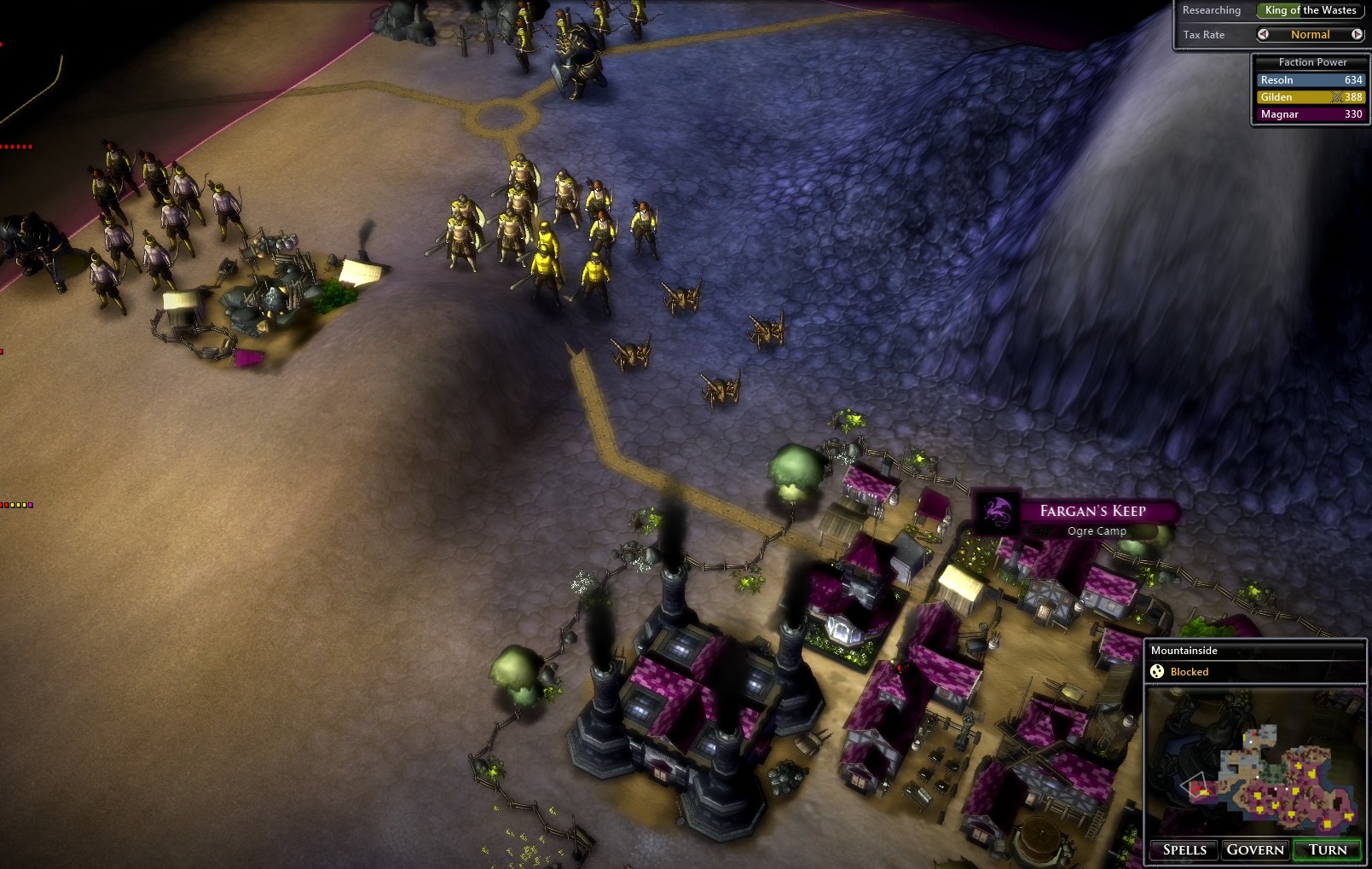Open the King of the Wastes research

(x=1310, y=10)
